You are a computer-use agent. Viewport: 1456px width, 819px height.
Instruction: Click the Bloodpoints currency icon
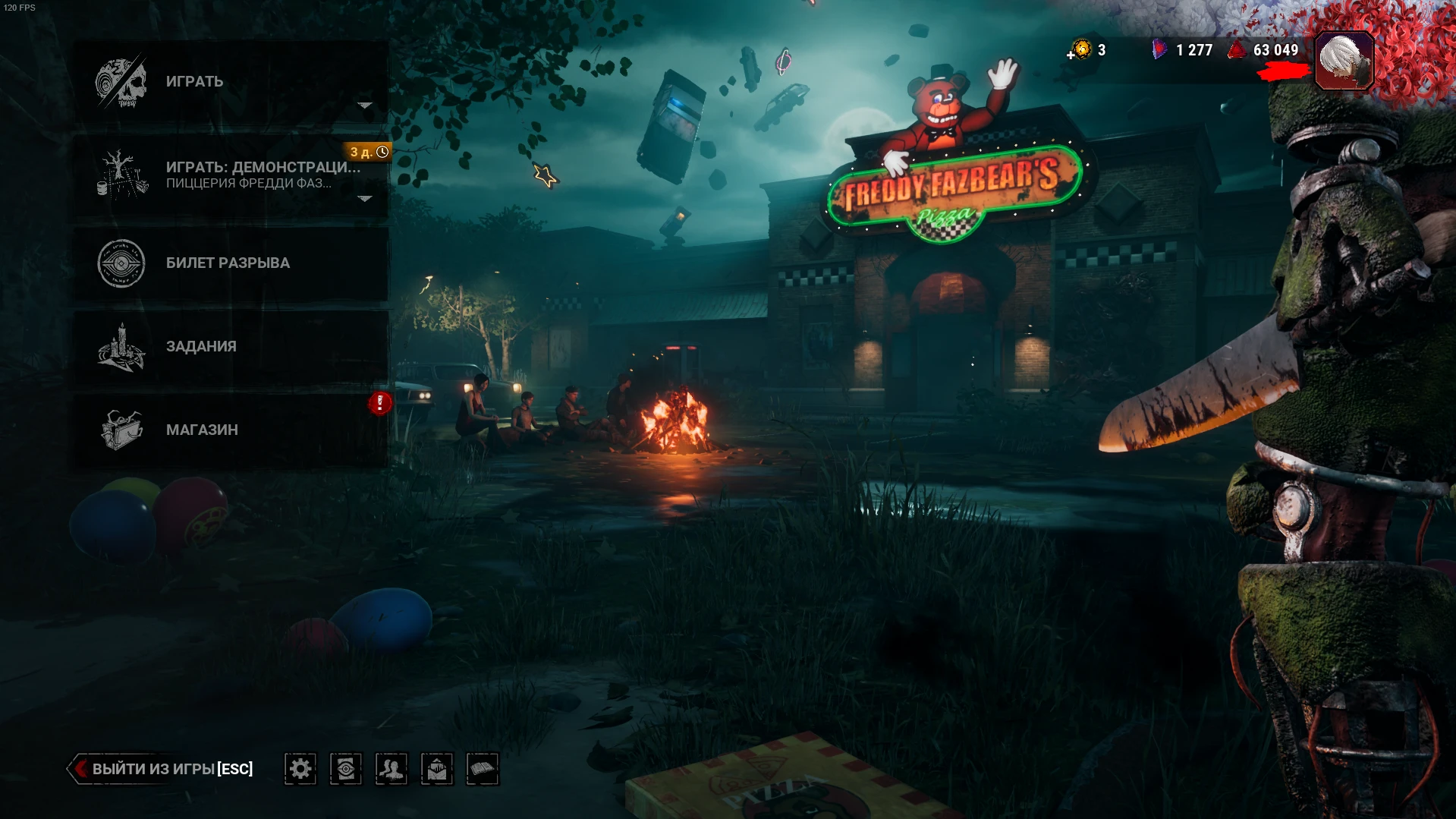click(x=1235, y=51)
